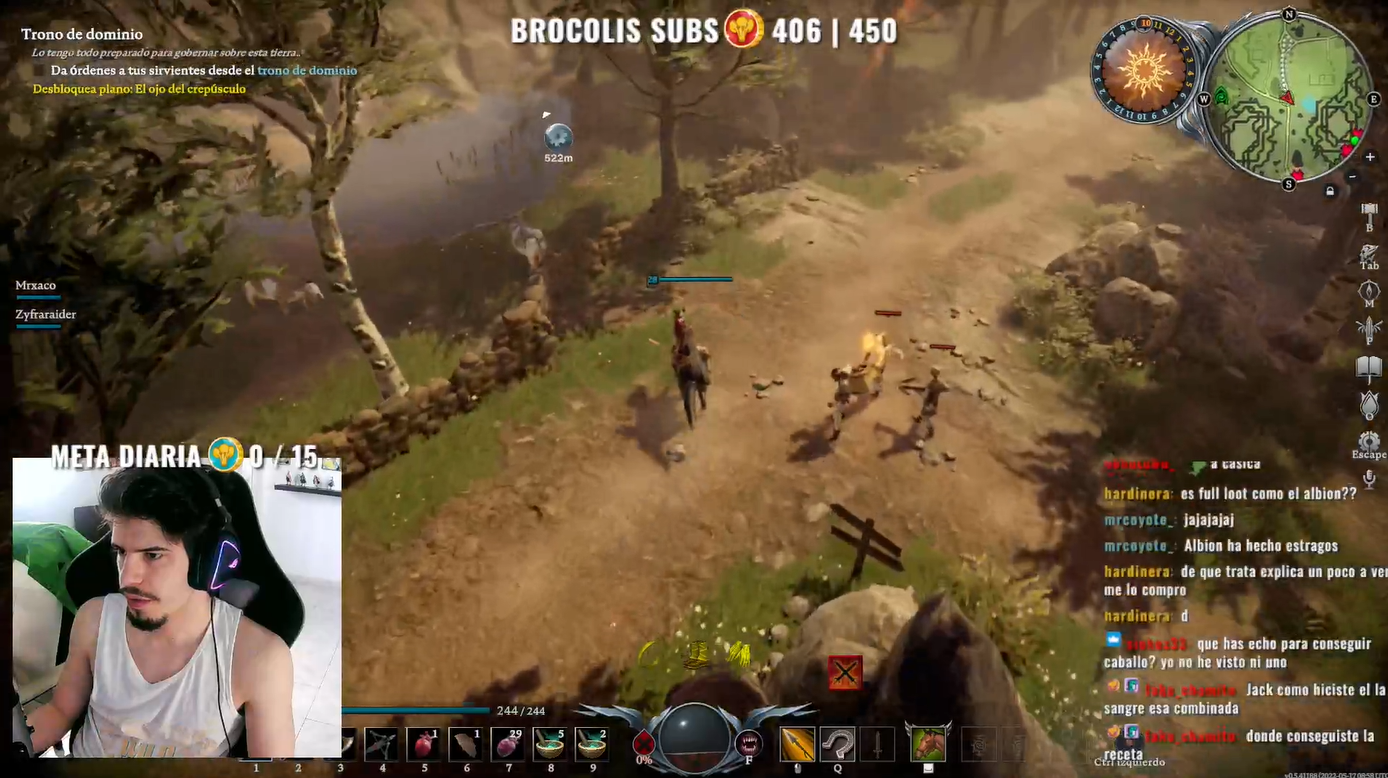
Task: Activate the golden spear primary attack
Action: [x=797, y=744]
